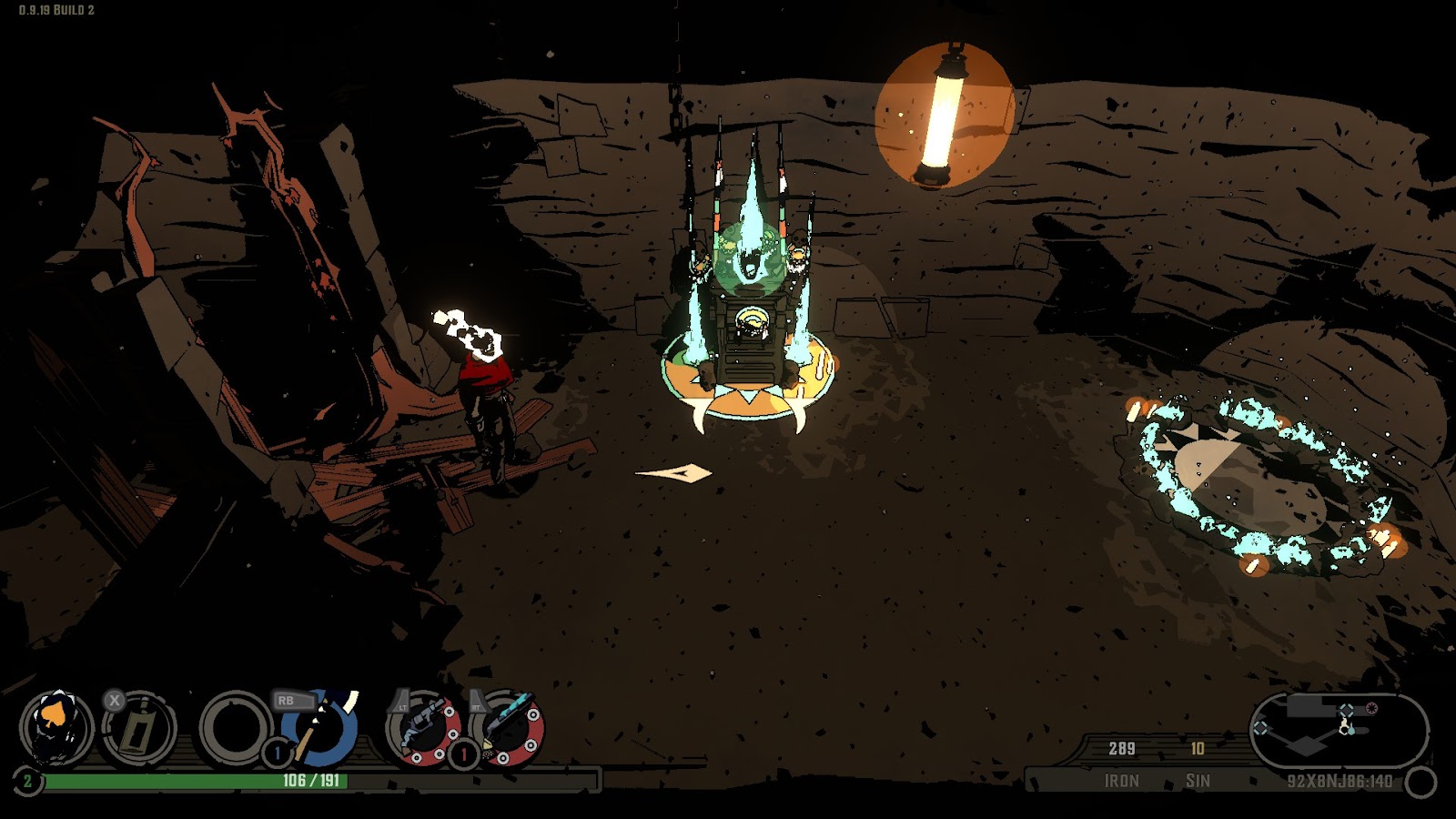
Task: Select the axe melee weapon slot
Action: (318, 730)
